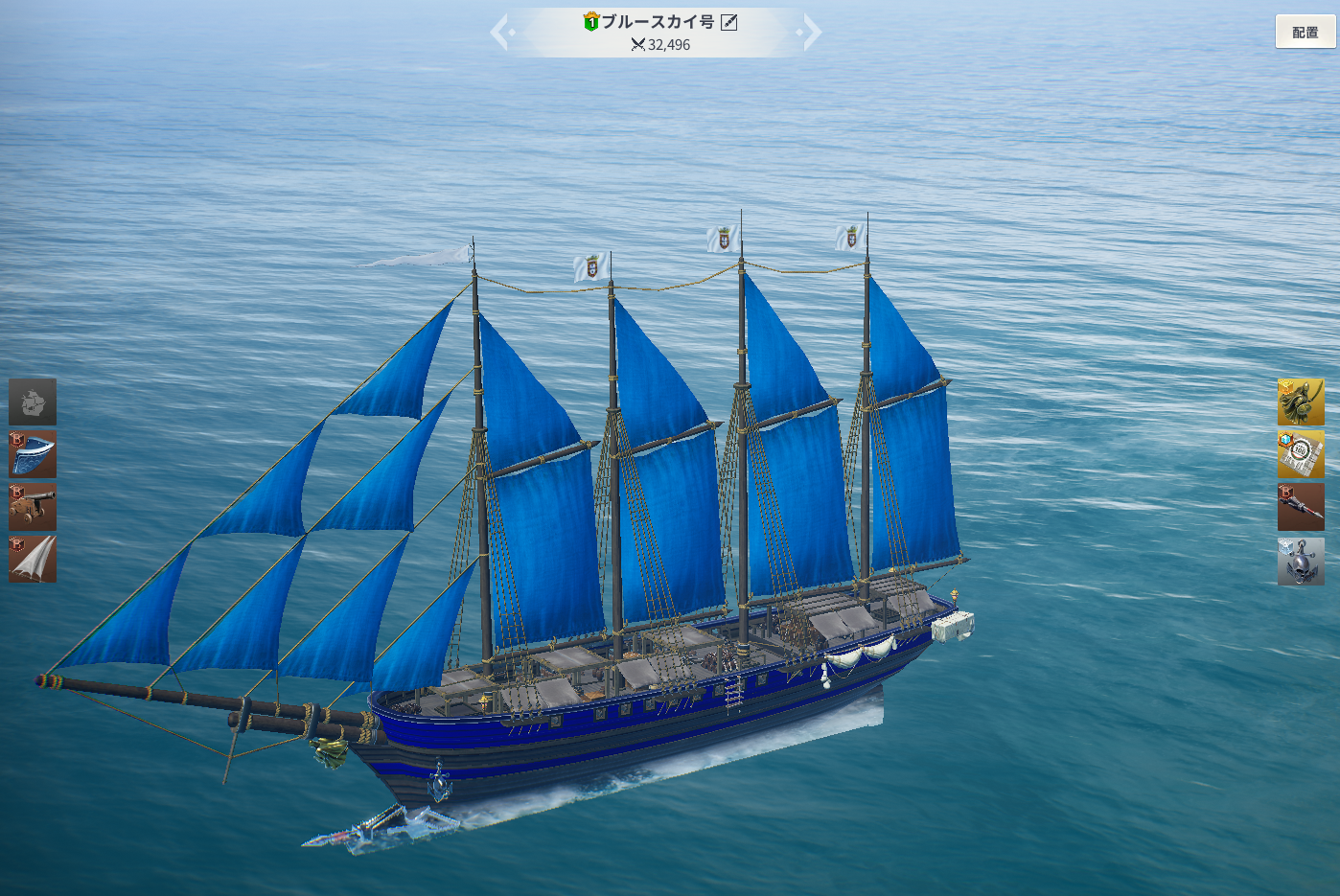Image resolution: width=1340 pixels, height=896 pixels.
Task: Edit the ship name ブルースカイ号
Action: point(729,22)
